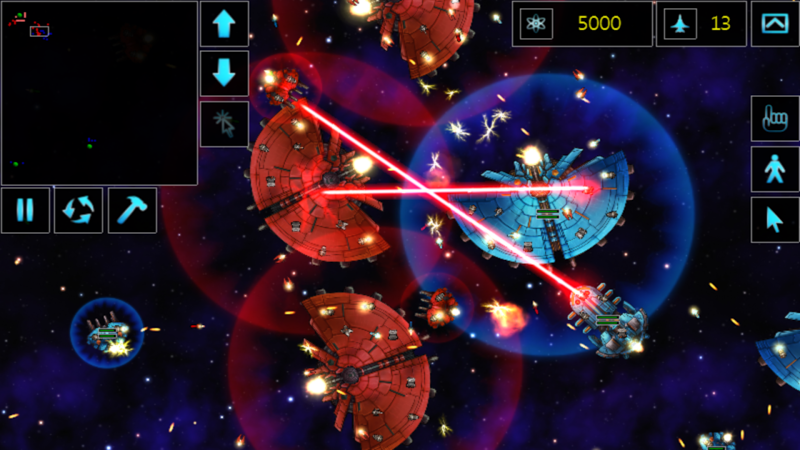Activate the circular arrows recycle button
800x450 pixels.
[78, 210]
